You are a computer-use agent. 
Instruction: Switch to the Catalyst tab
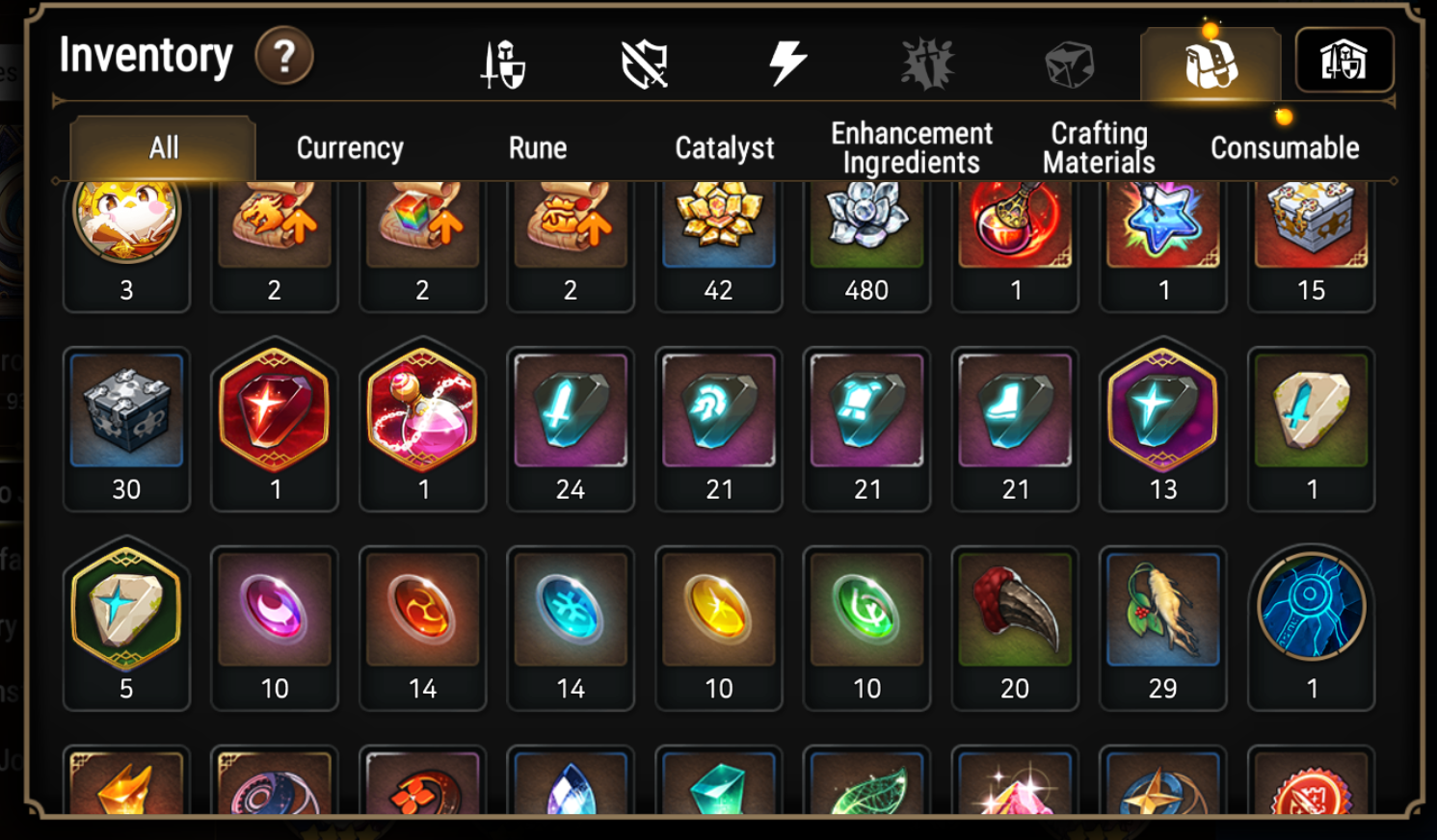pos(723,147)
